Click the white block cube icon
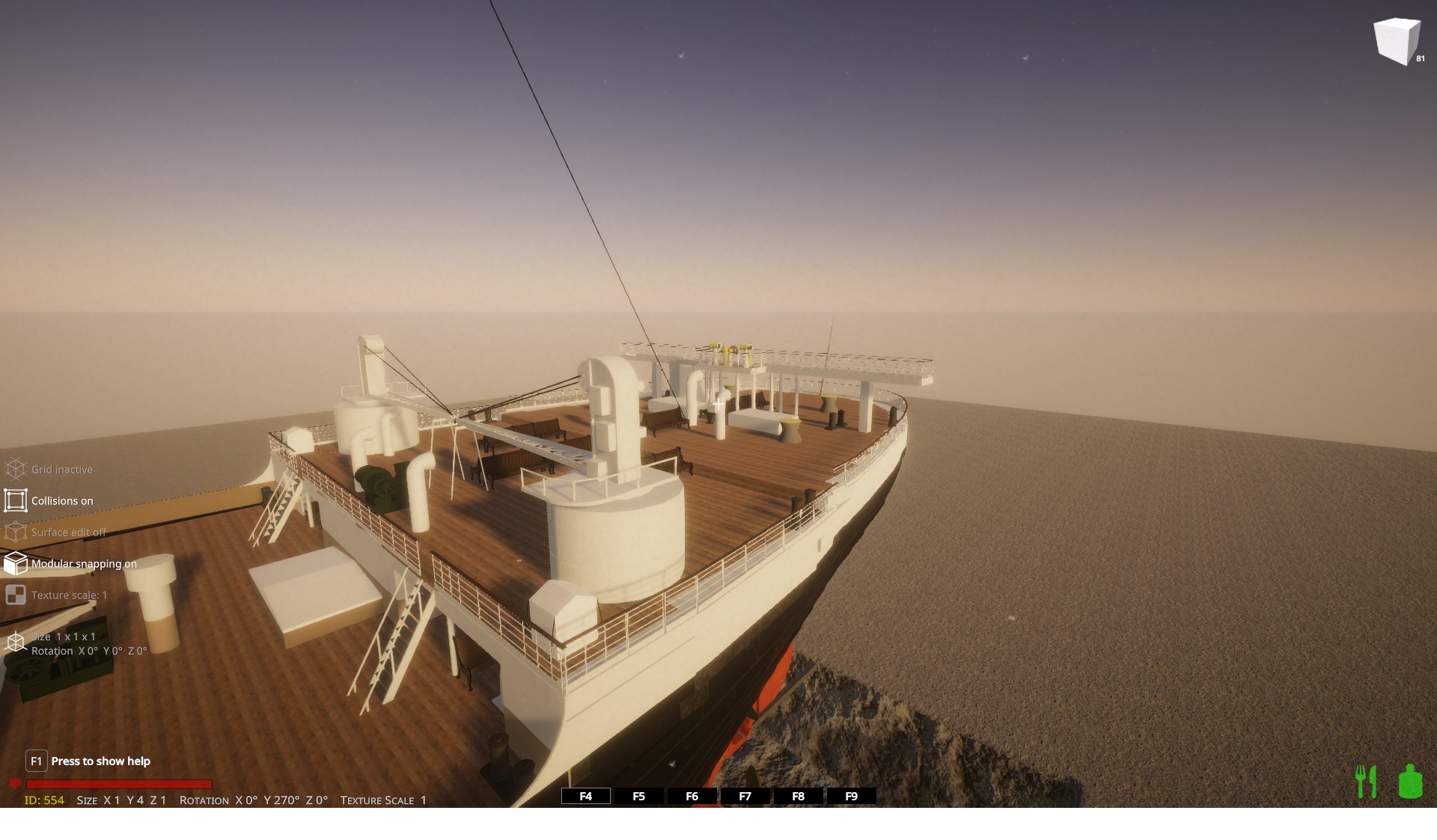The image size is (1437, 840). pyautogui.click(x=1397, y=41)
